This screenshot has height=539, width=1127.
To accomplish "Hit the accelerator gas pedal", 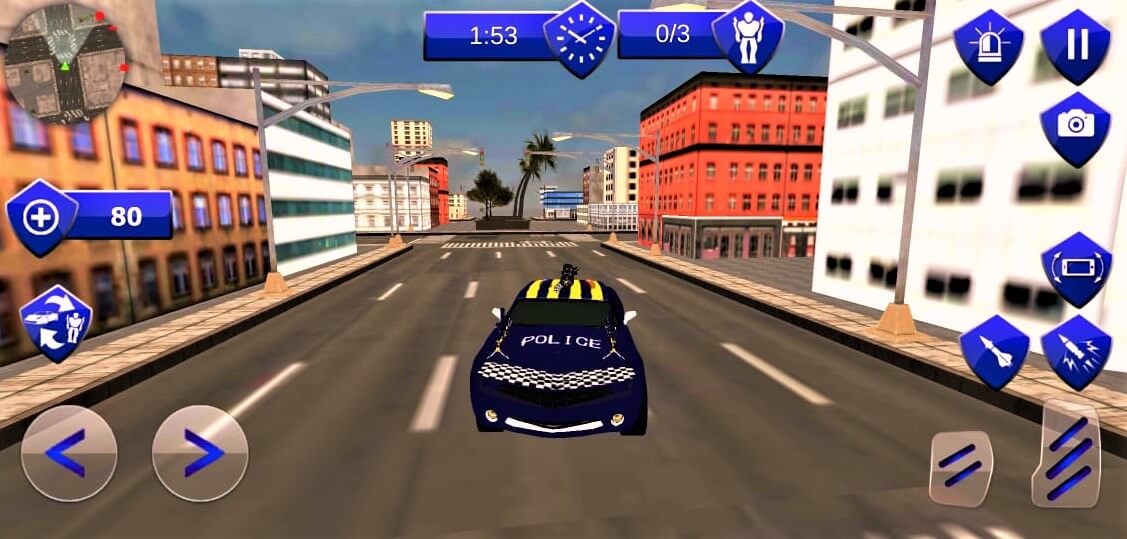I will tap(1066, 455).
